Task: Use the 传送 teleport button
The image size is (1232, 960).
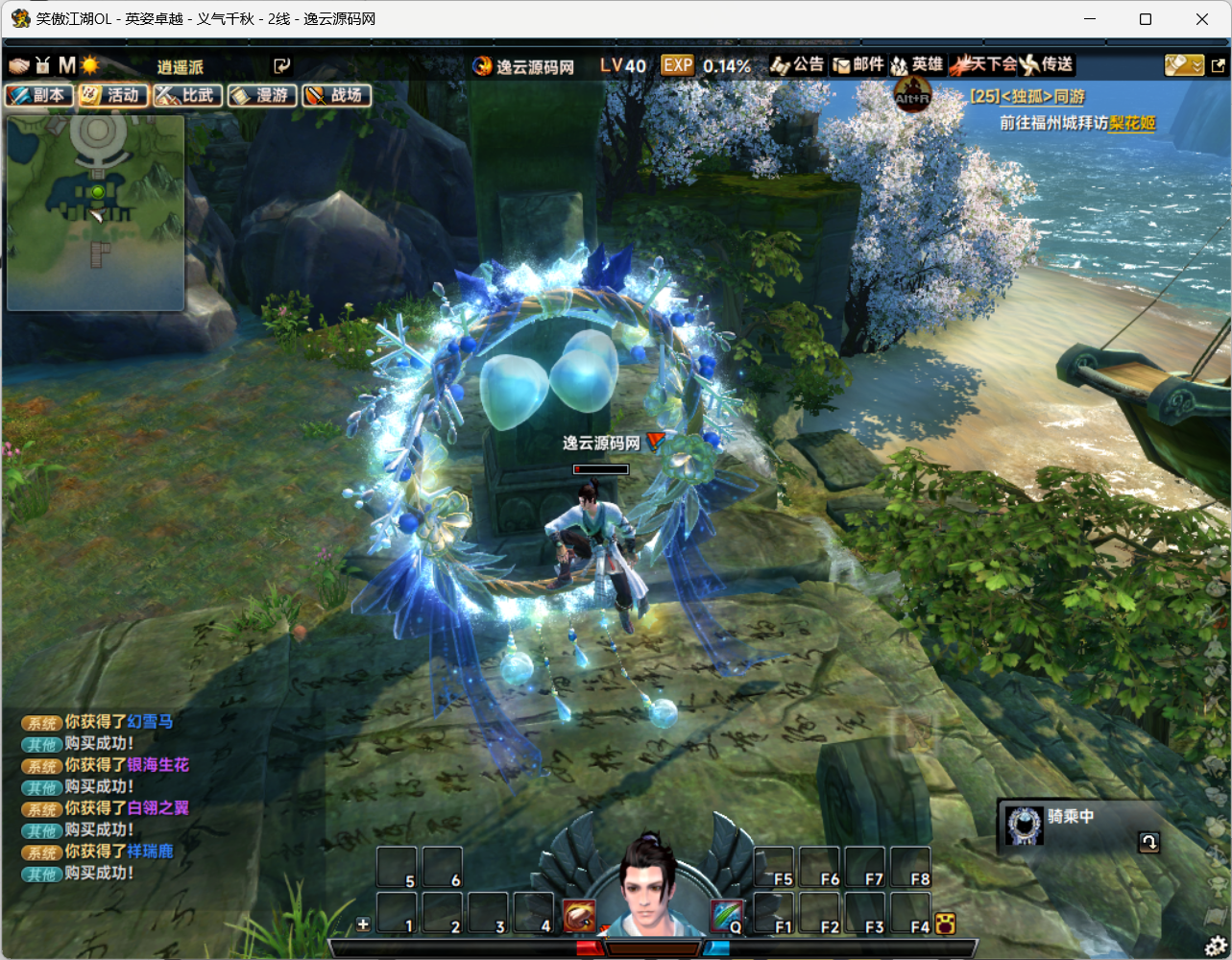Action: pos(1047,65)
